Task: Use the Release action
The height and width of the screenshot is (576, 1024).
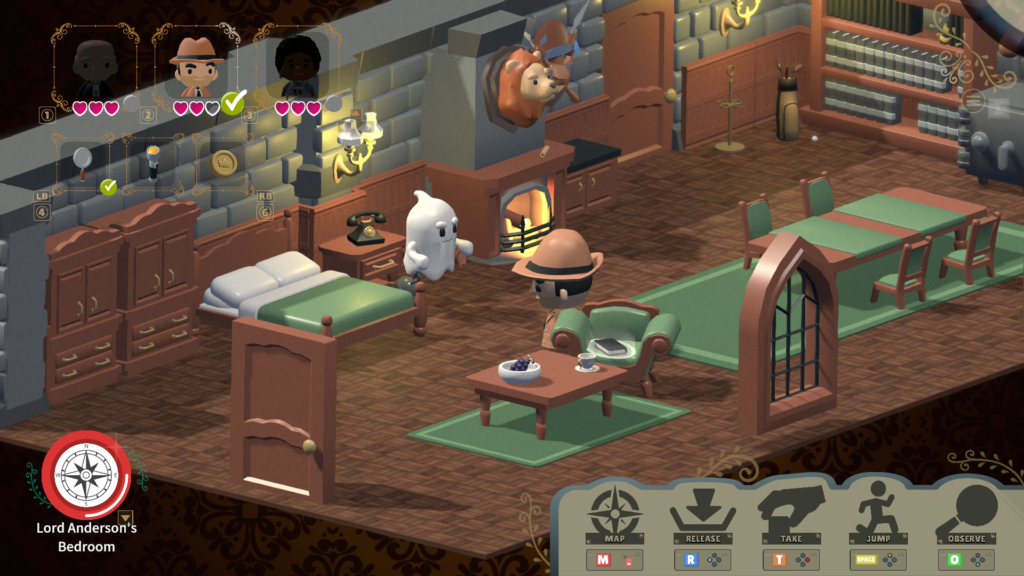Action: click(x=702, y=515)
